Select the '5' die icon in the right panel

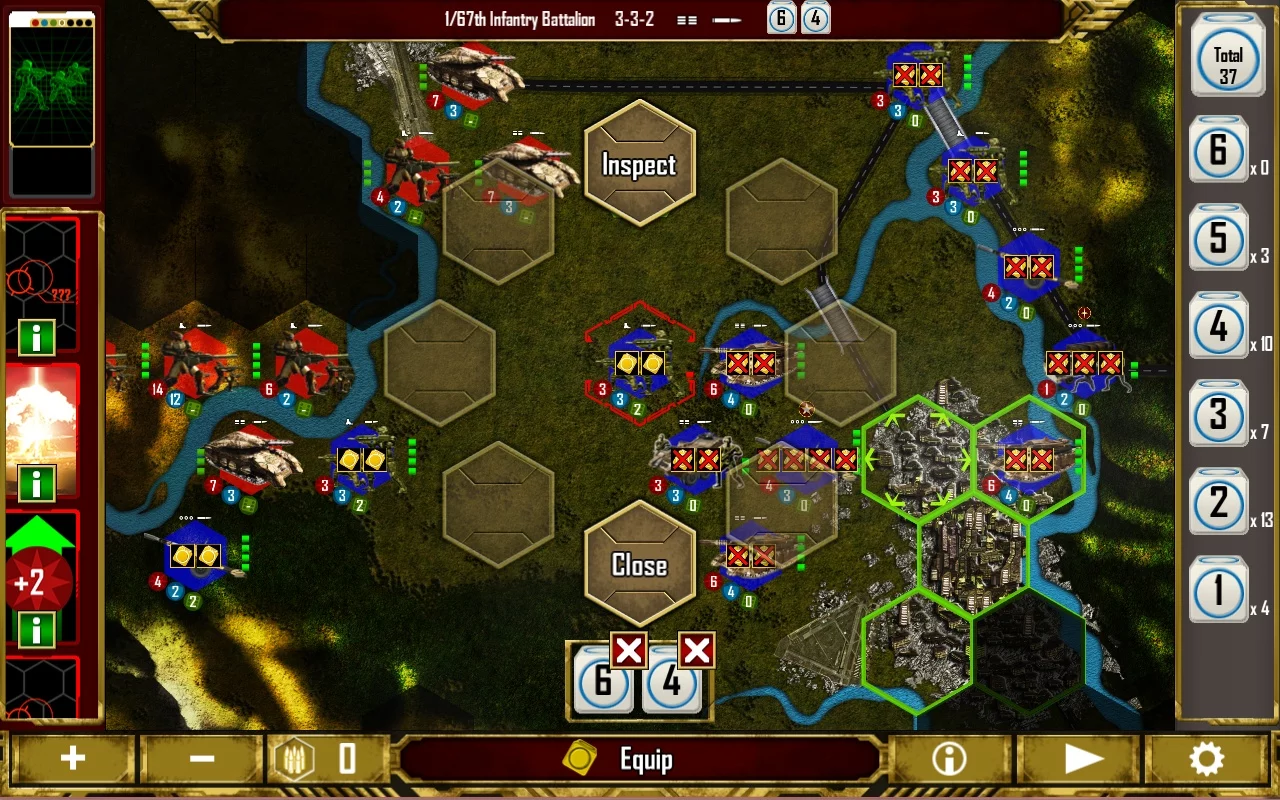(x=1219, y=240)
